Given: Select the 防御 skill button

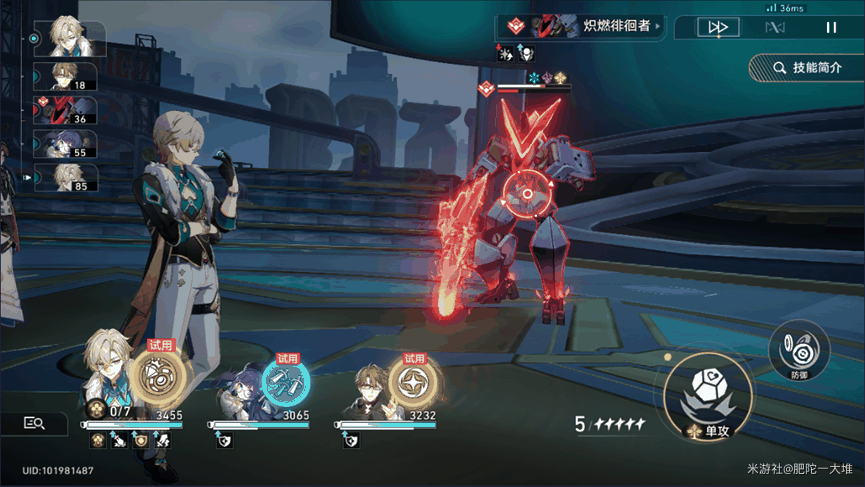Looking at the screenshot, I should coord(798,352).
